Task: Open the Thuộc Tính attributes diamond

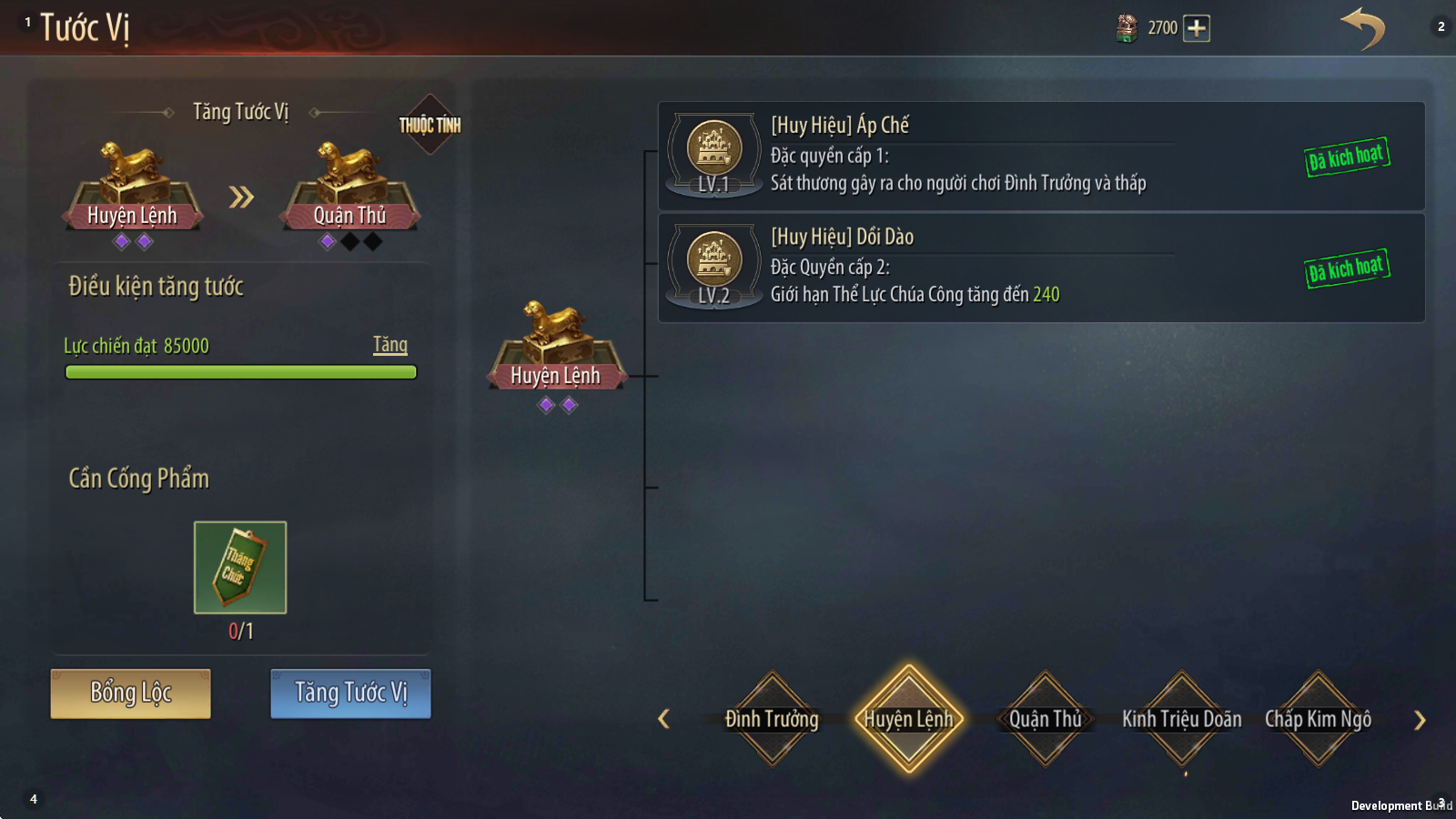Action: [x=430, y=125]
